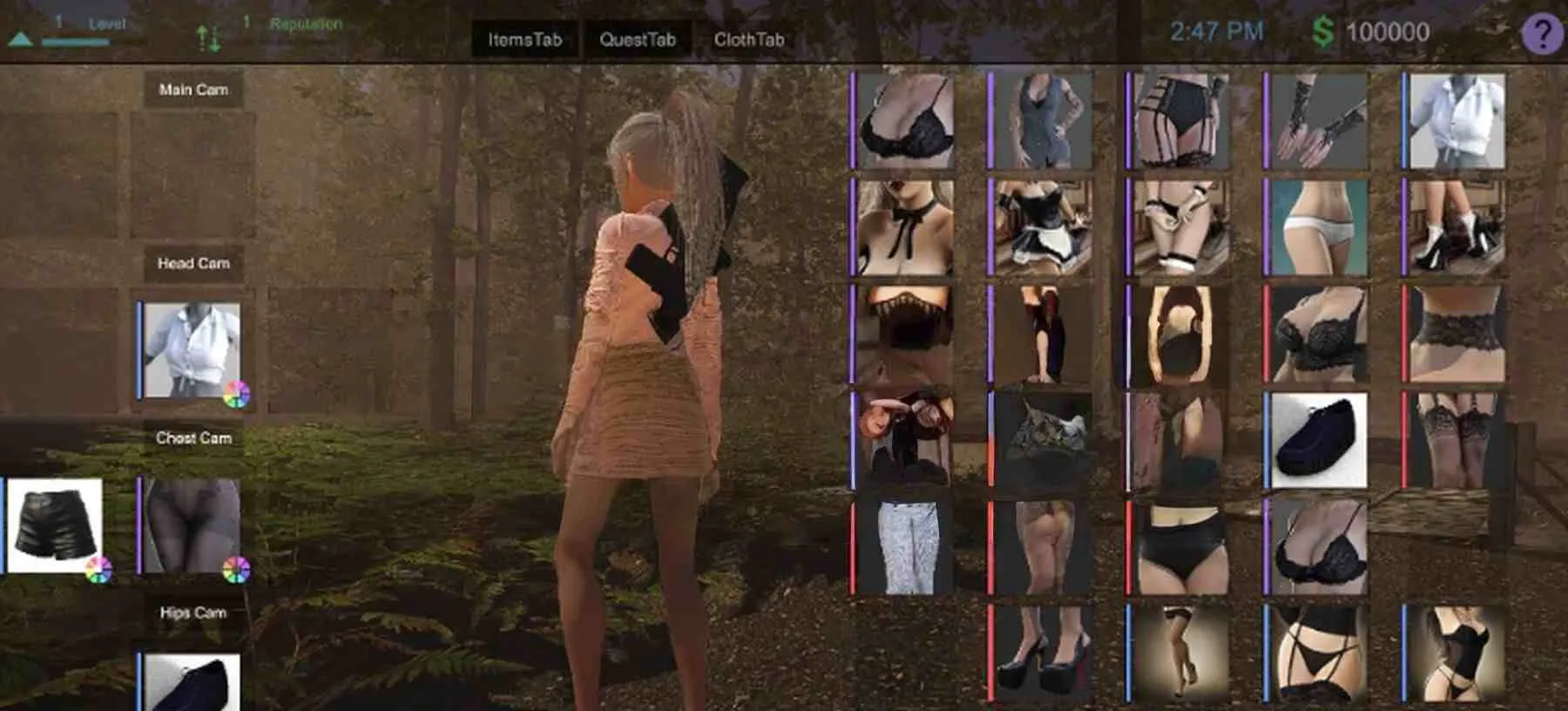Toggle the Head Cam view
The image size is (1568, 711).
(x=193, y=264)
